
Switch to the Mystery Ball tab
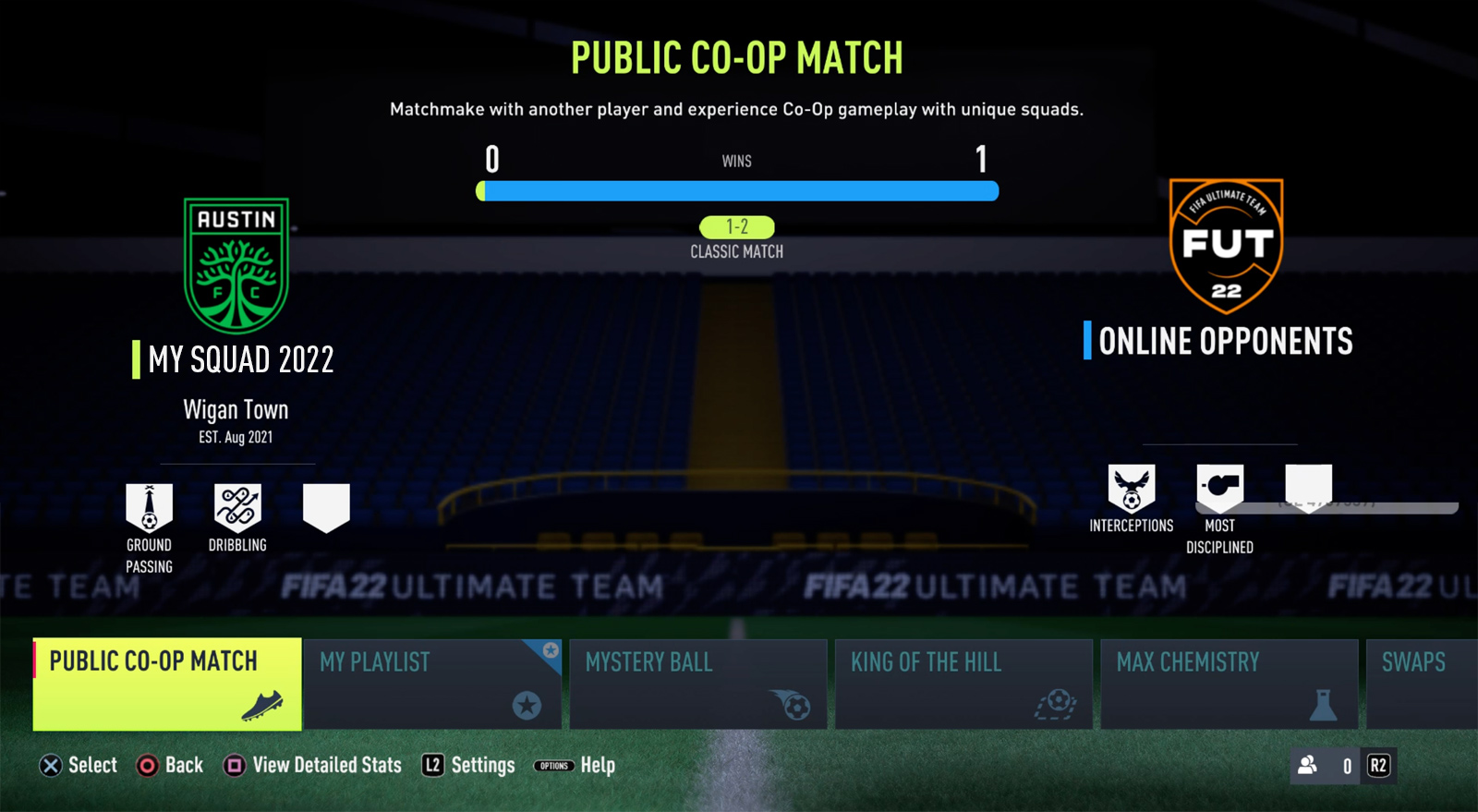(698, 684)
